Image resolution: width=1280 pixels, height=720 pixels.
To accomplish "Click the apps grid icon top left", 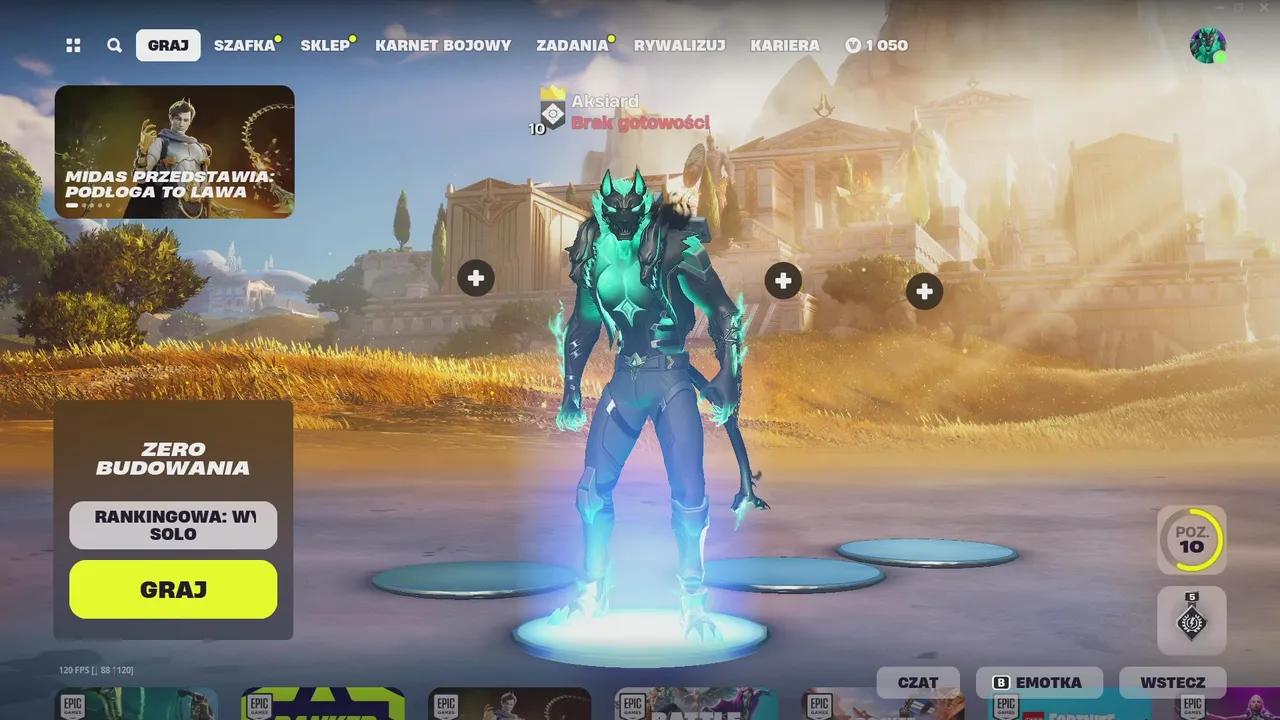I will 72,45.
